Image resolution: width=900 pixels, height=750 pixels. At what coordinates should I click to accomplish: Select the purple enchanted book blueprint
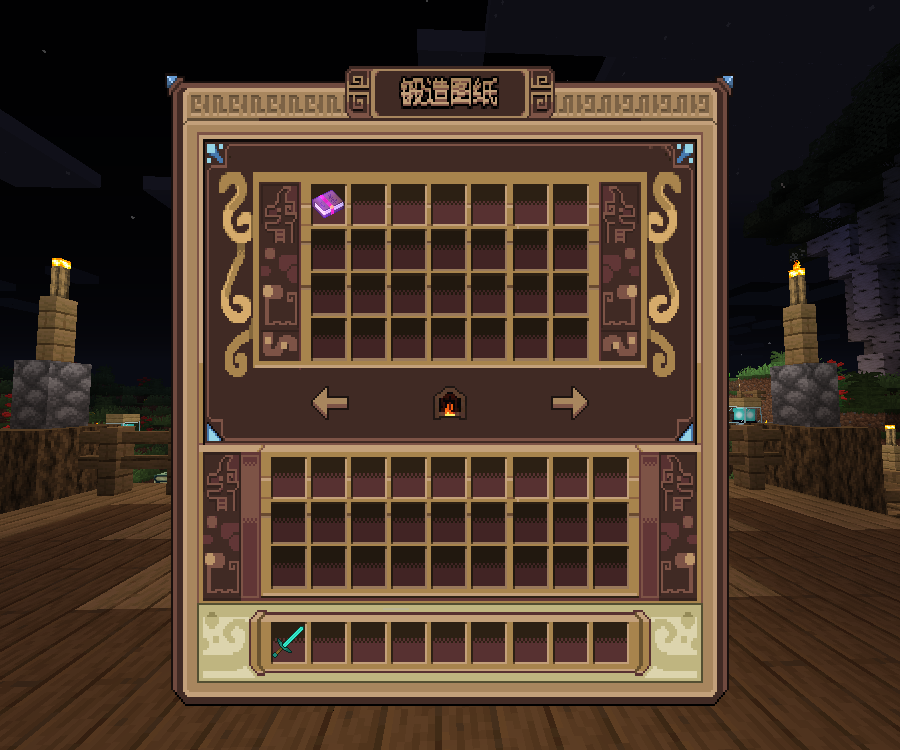point(328,204)
